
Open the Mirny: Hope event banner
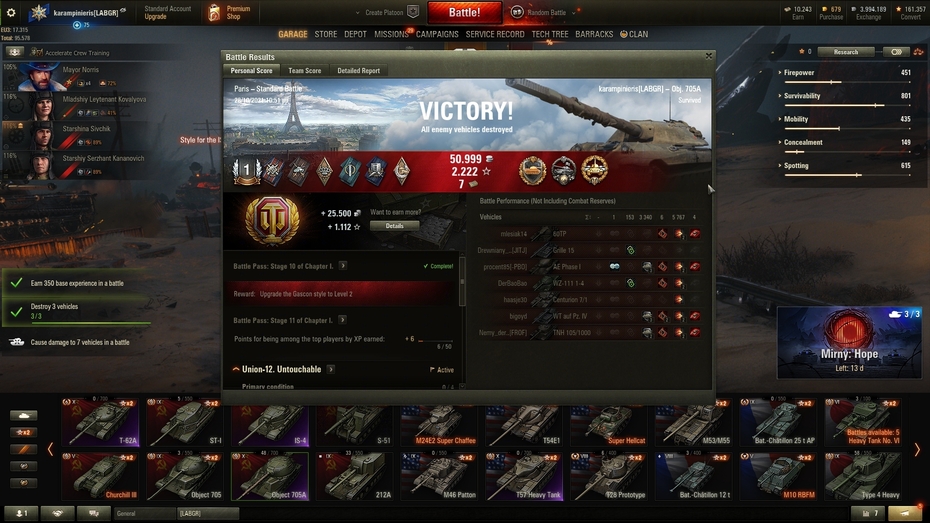coord(850,340)
